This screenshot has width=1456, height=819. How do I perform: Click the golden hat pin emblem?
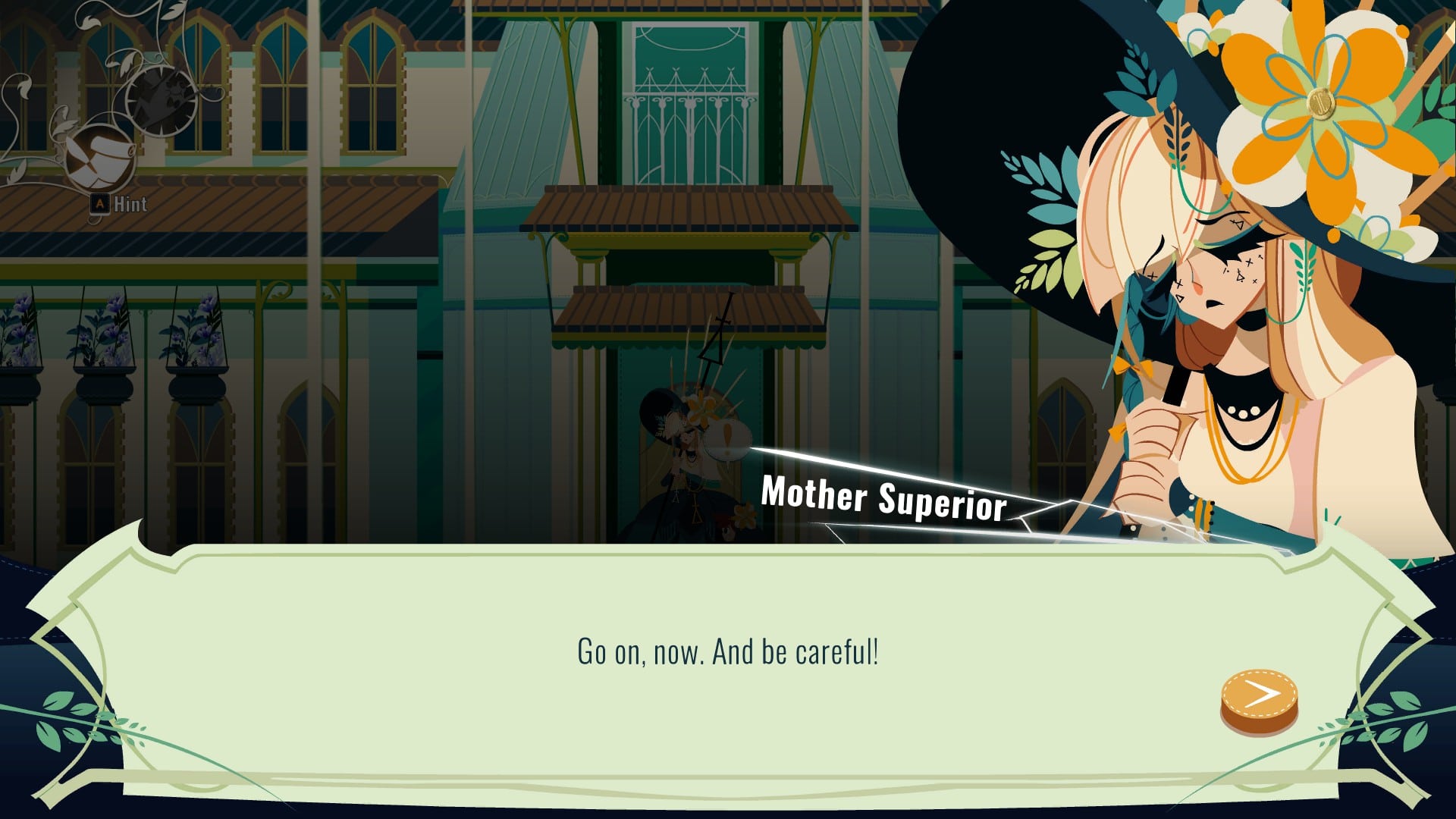tap(1321, 103)
